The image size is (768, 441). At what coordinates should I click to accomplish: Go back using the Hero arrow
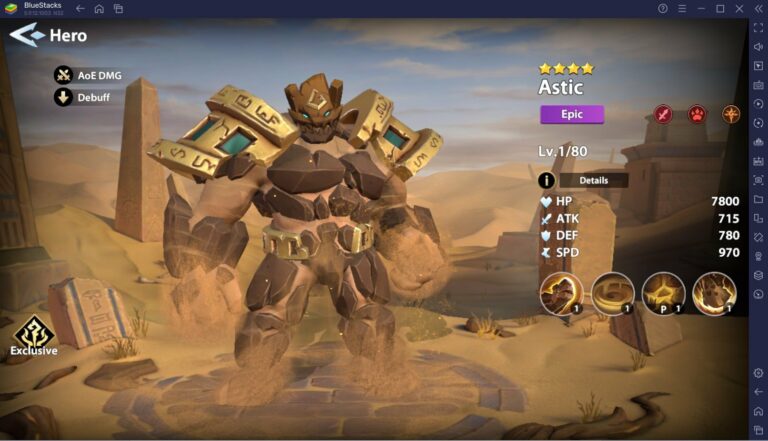28,36
